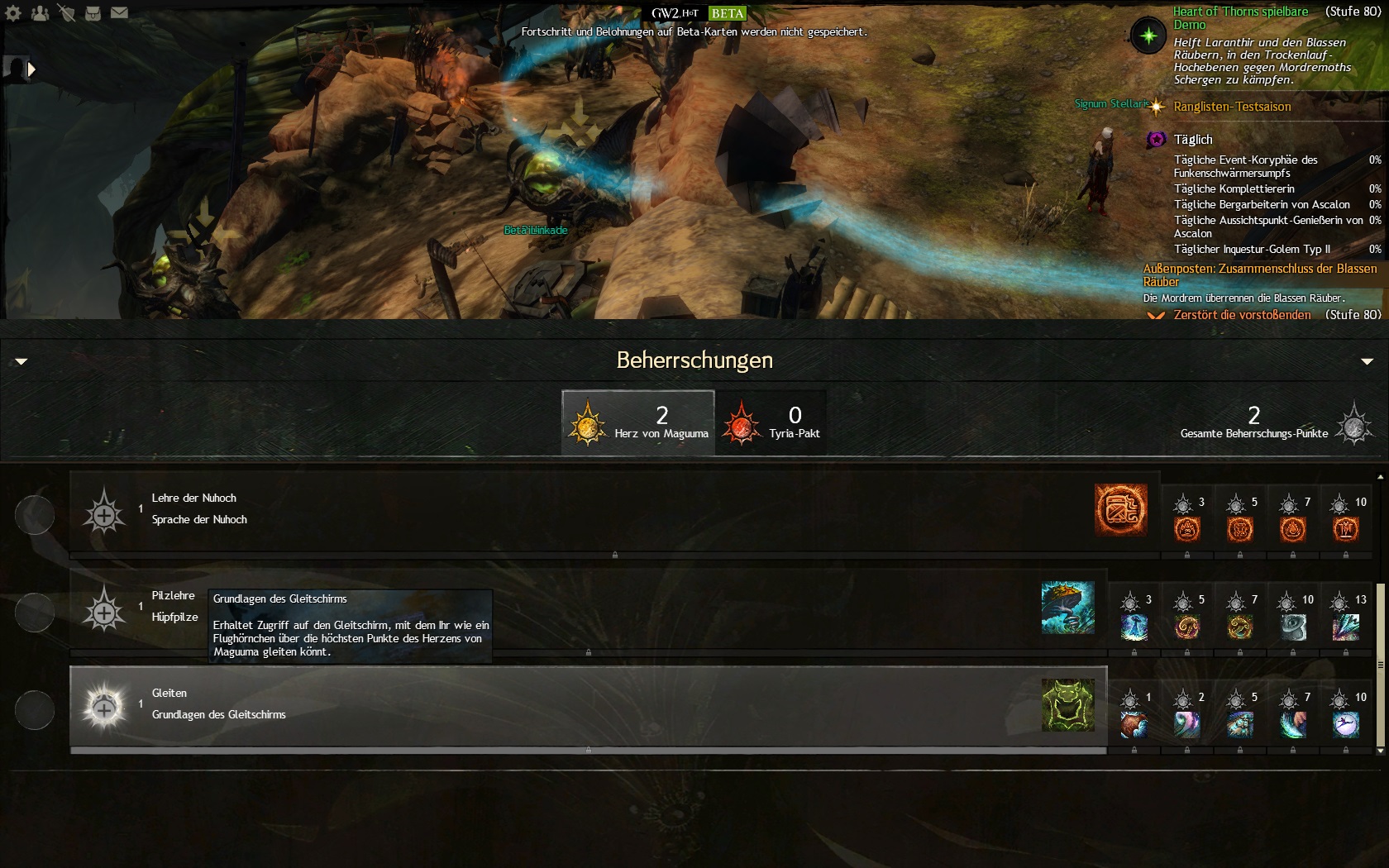Expand the party portrait arrow

pos(31,69)
